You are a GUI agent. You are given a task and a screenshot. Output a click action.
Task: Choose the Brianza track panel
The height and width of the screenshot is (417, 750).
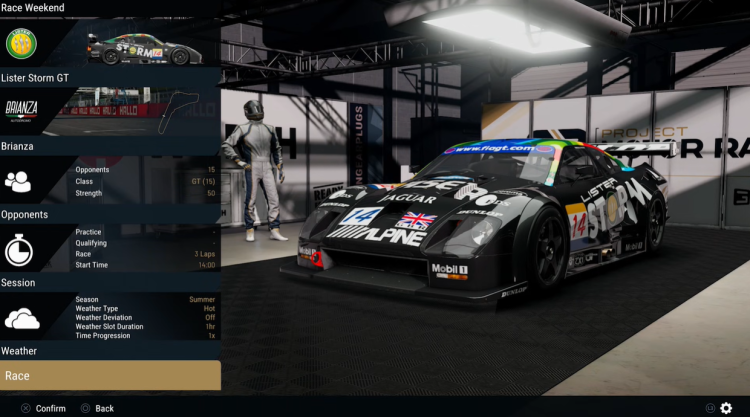[x=110, y=145]
